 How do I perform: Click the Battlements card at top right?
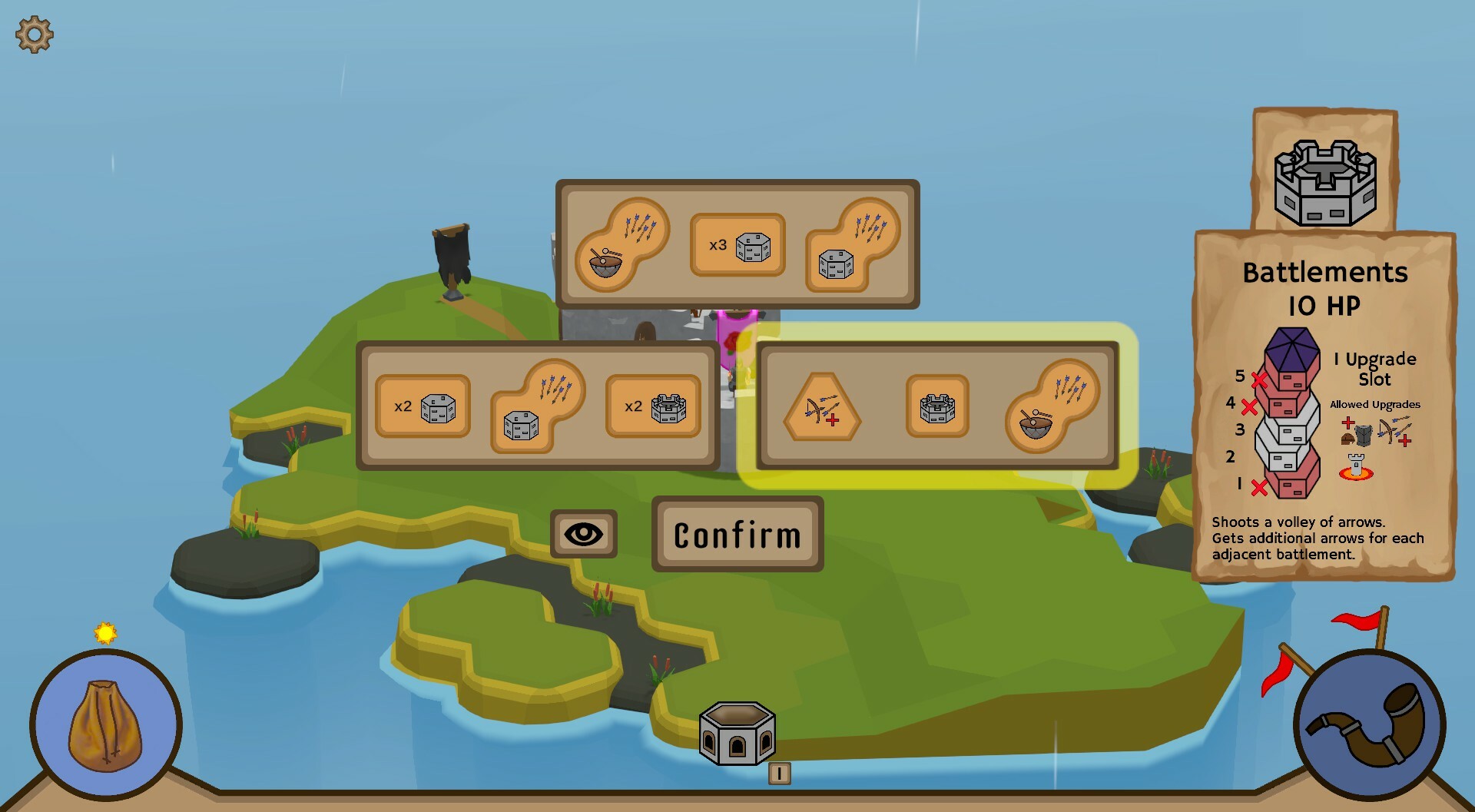point(1323,173)
